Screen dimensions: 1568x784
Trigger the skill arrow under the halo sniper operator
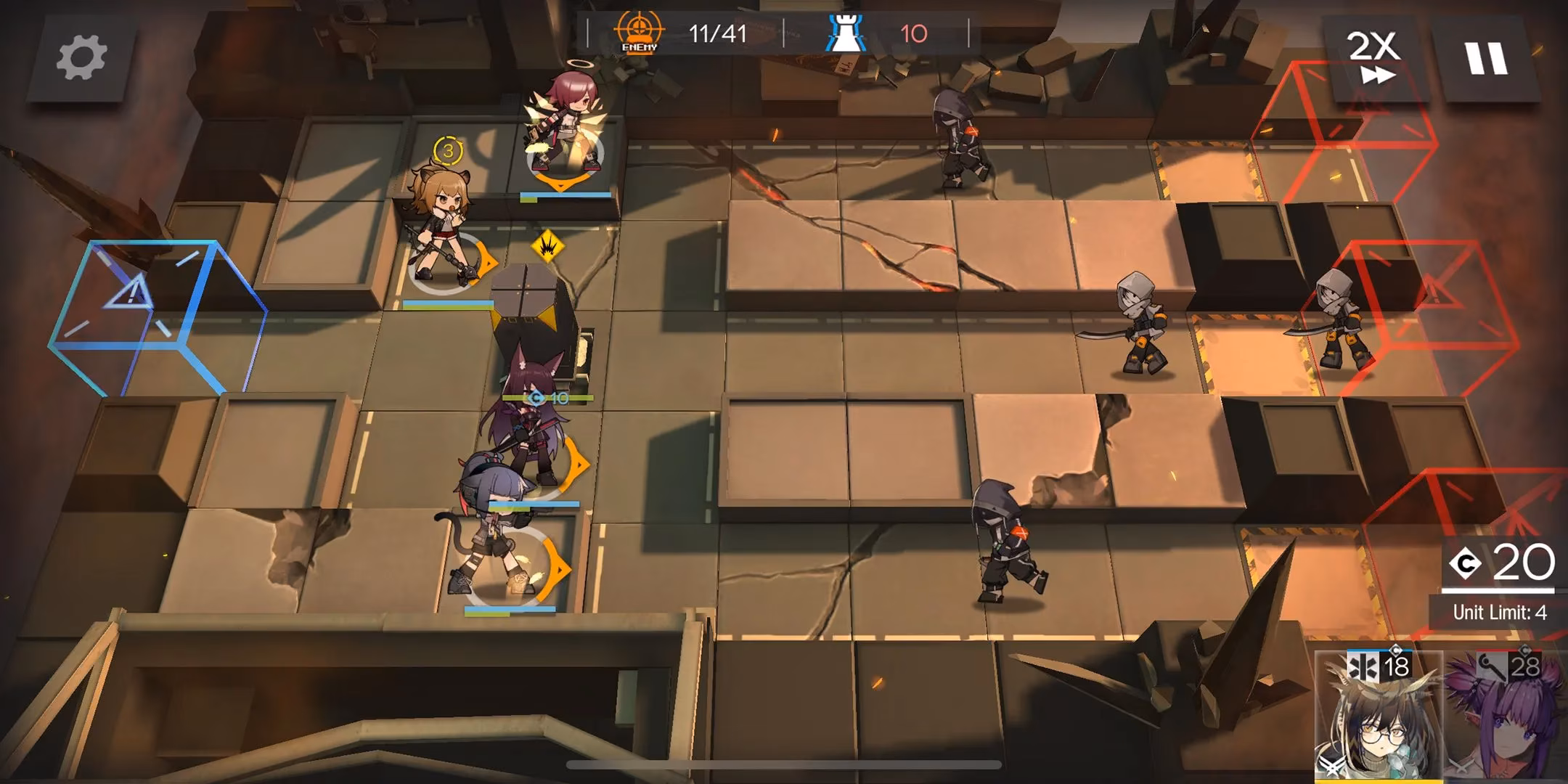click(559, 184)
